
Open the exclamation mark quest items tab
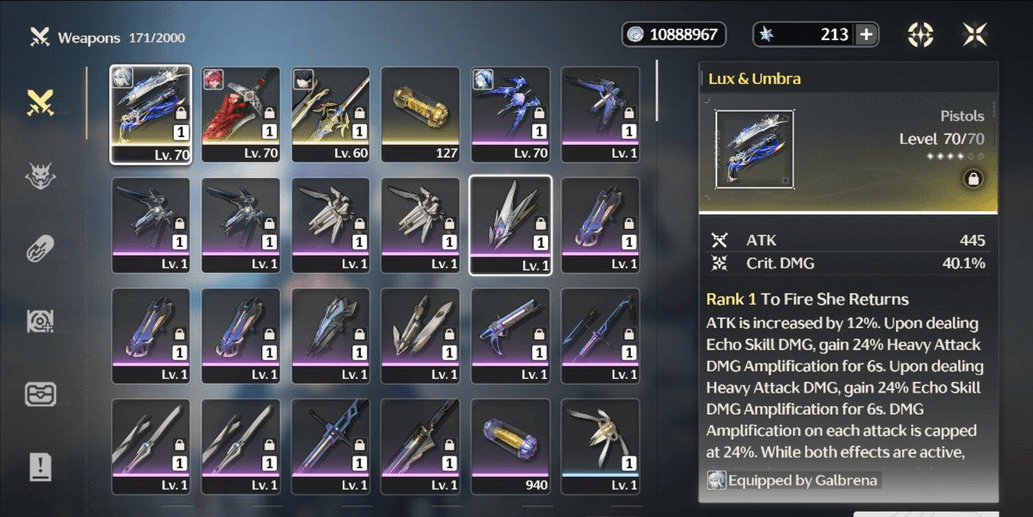click(x=40, y=466)
